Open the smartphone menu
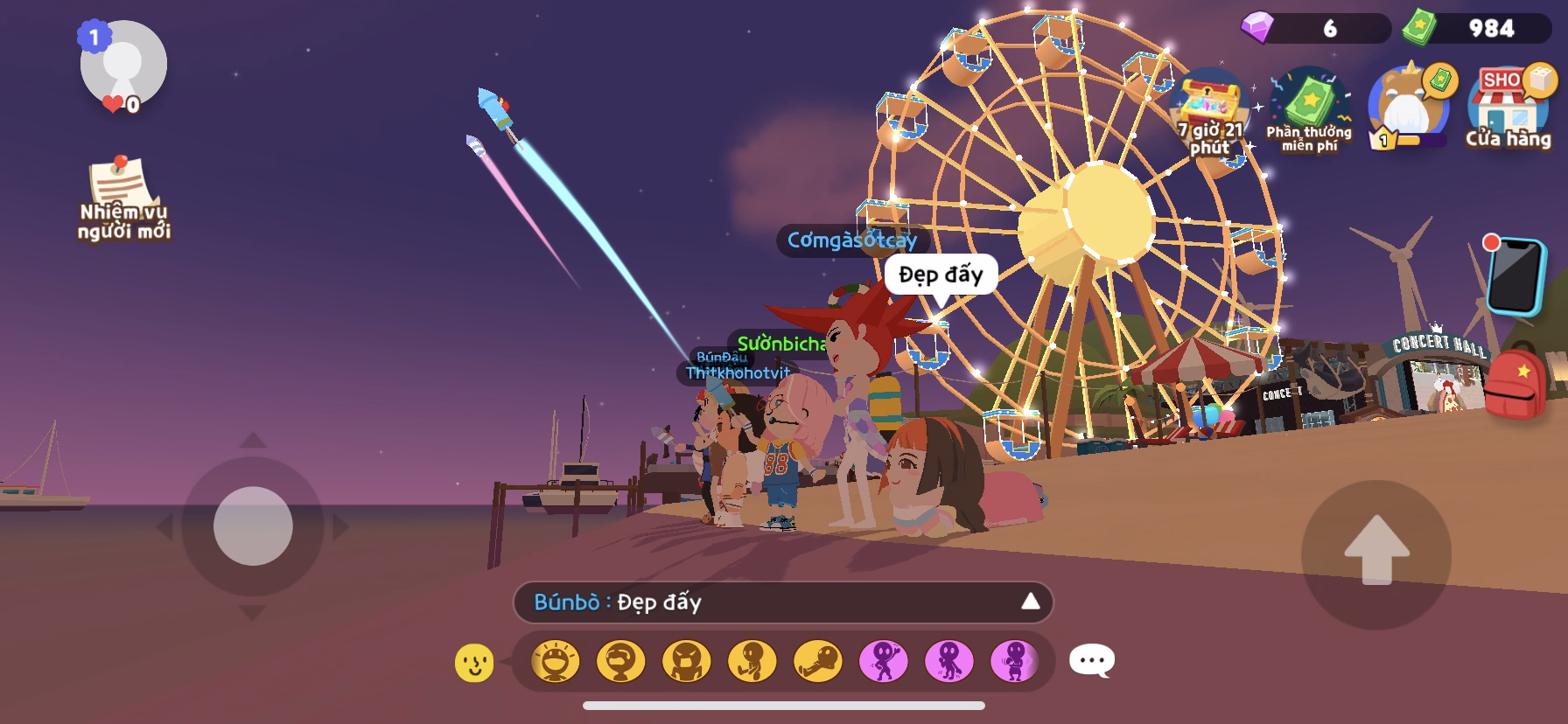The image size is (1568, 724). click(x=1515, y=276)
